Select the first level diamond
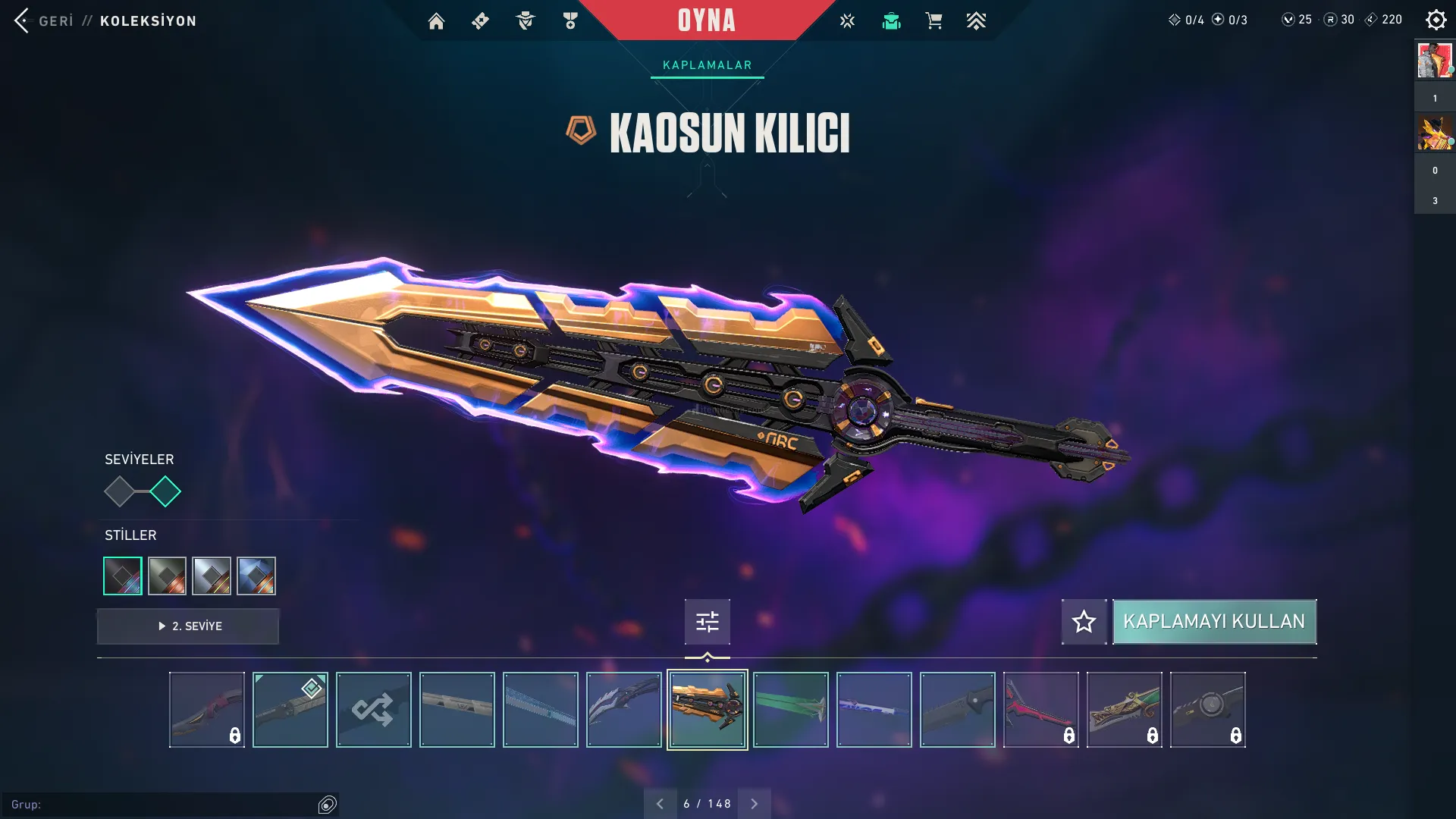Screen dimensions: 1456x819 click(119, 491)
